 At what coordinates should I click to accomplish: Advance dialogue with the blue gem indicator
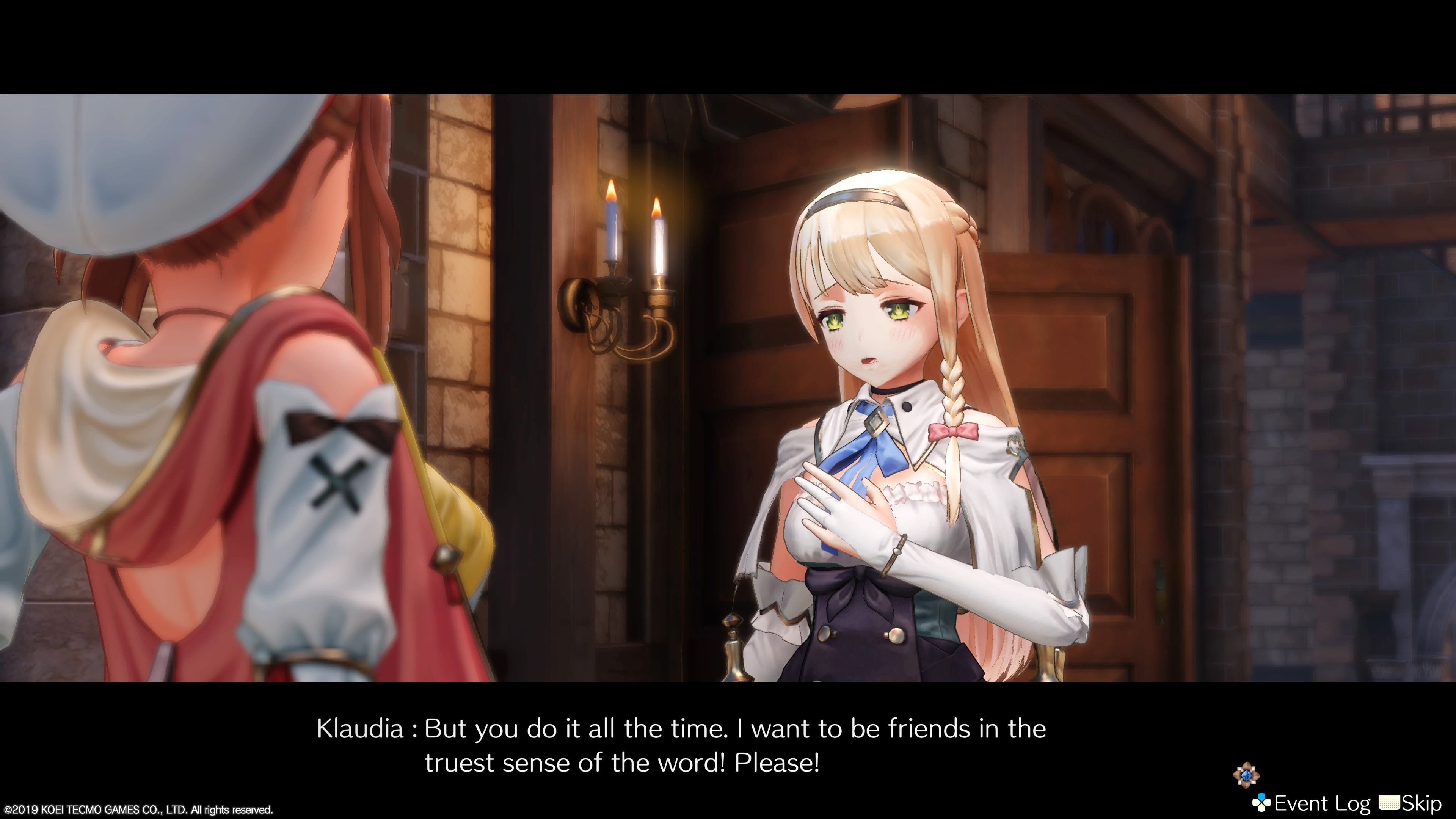point(1246,775)
